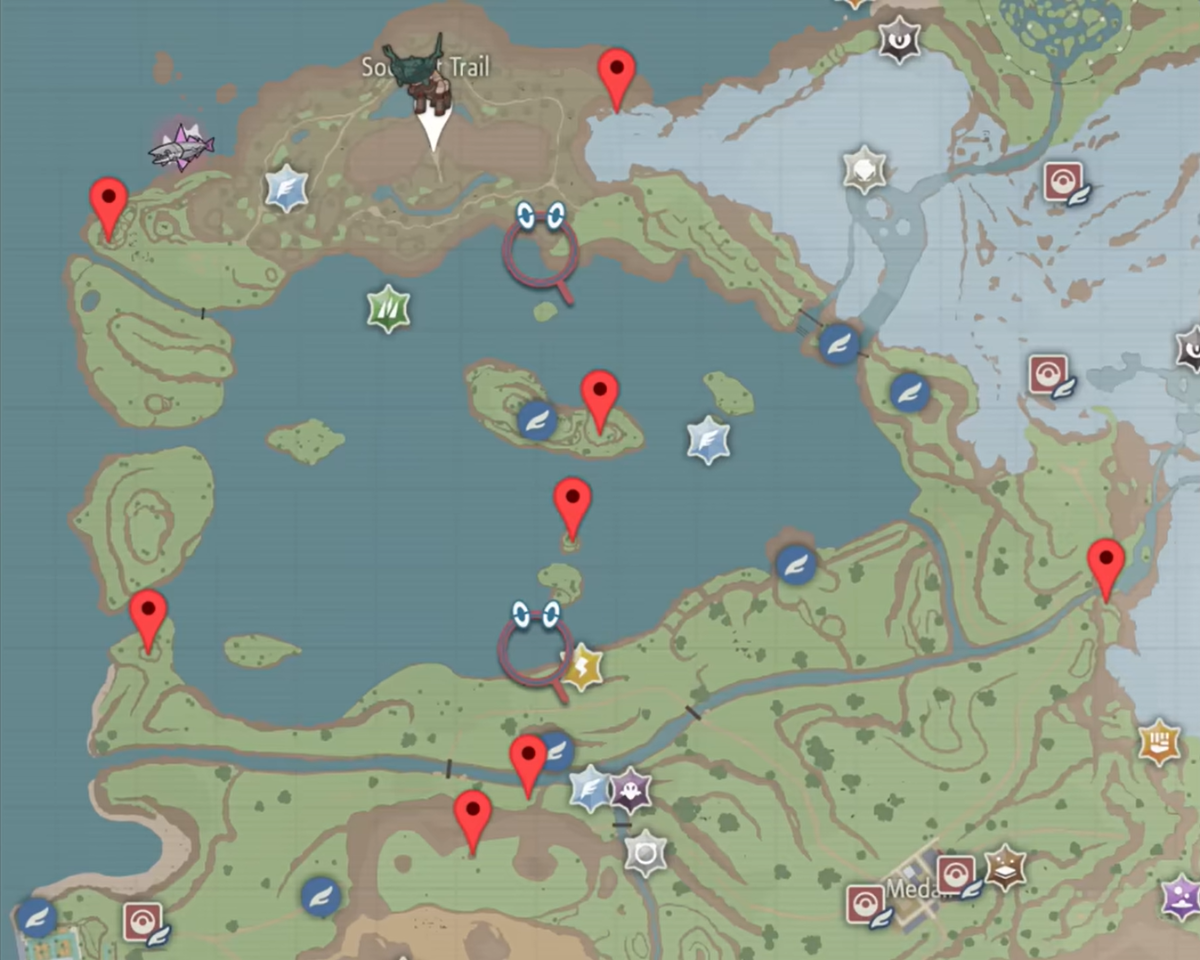
Task: Select the red pin right of the Trail label
Action: tap(617, 78)
